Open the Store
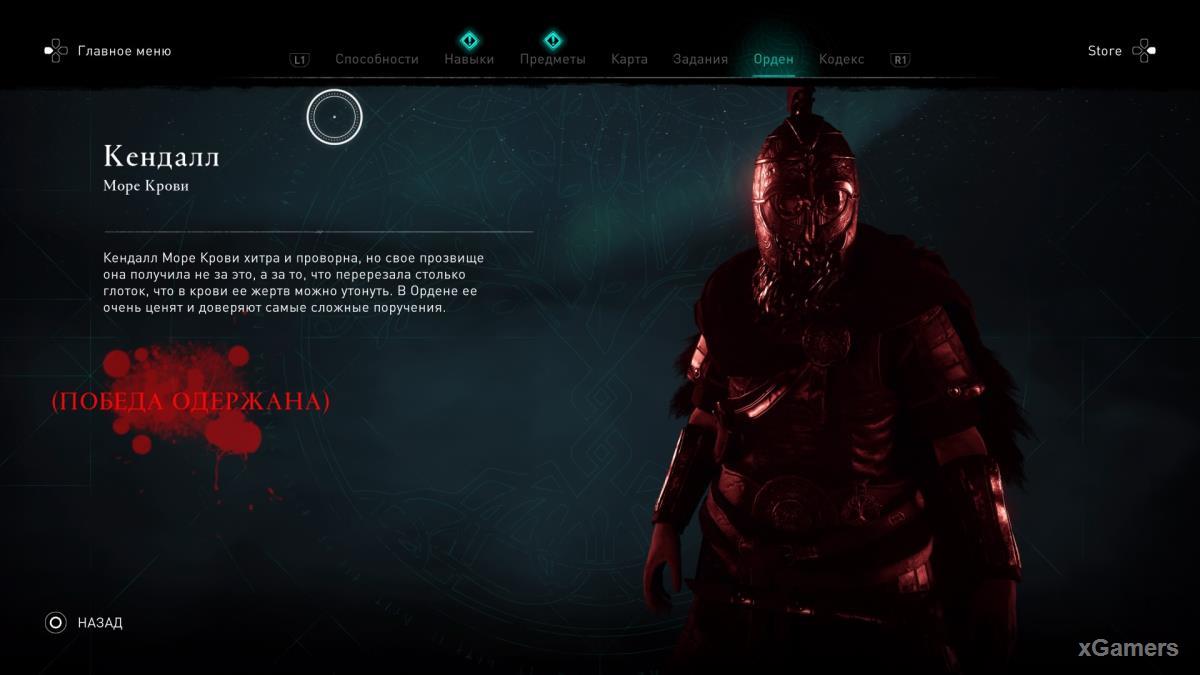This screenshot has height=675, width=1200. pyautogui.click(x=1105, y=51)
